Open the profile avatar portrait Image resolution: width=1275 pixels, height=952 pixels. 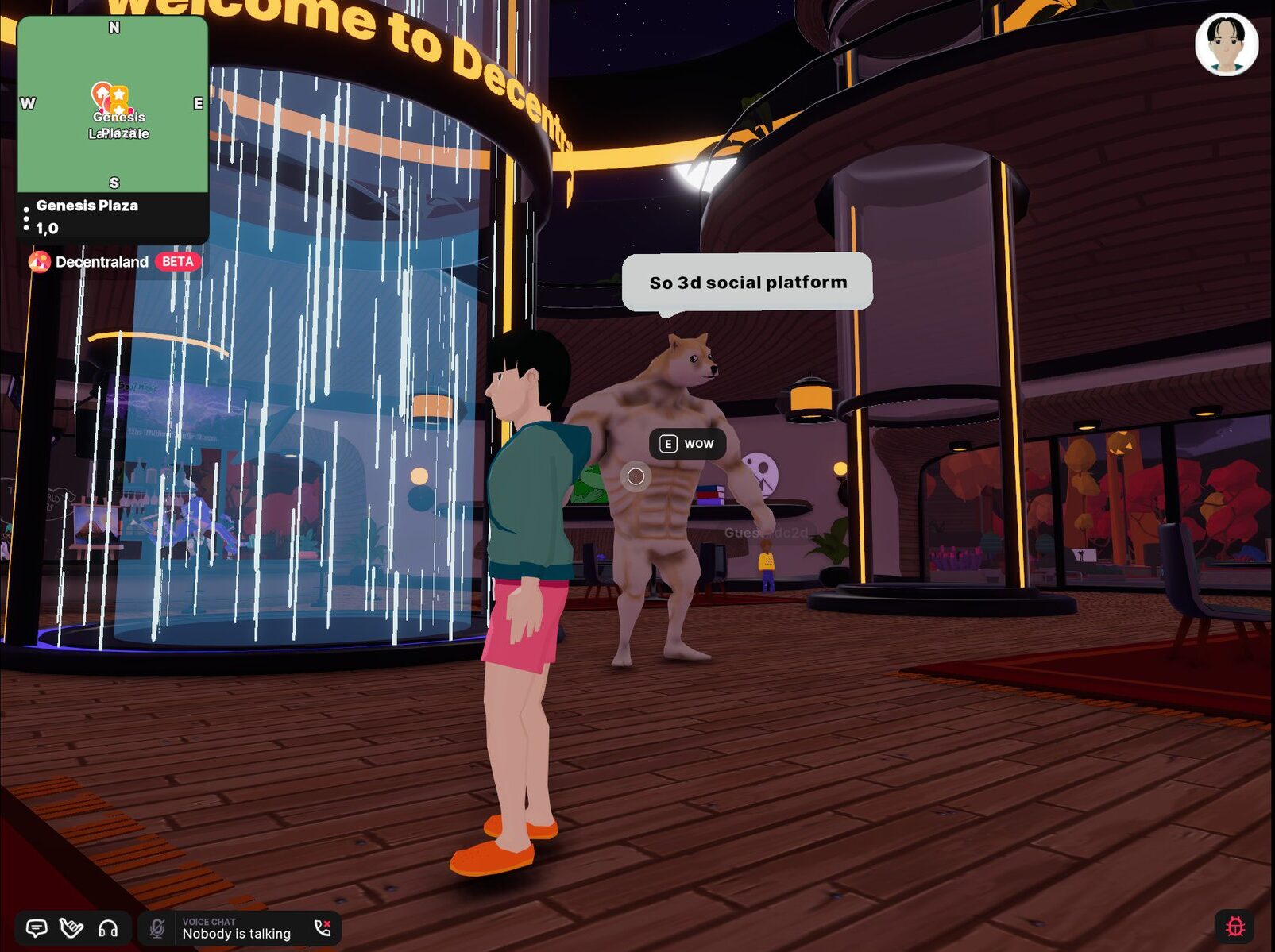tap(1226, 44)
